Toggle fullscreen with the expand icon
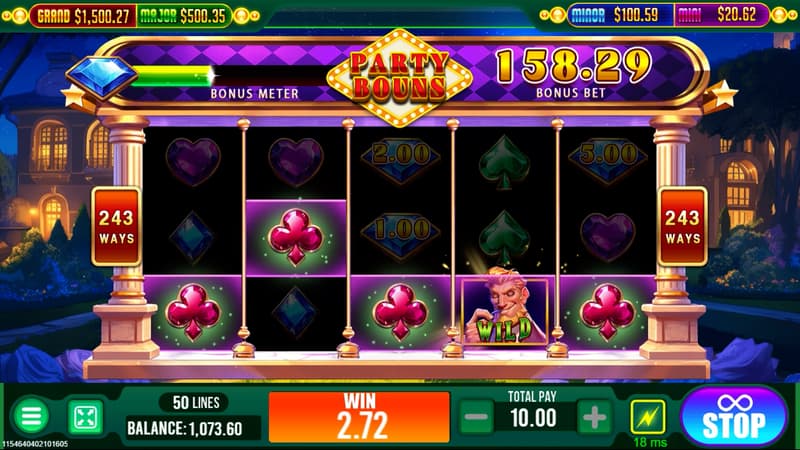The image size is (800, 450). [84, 417]
